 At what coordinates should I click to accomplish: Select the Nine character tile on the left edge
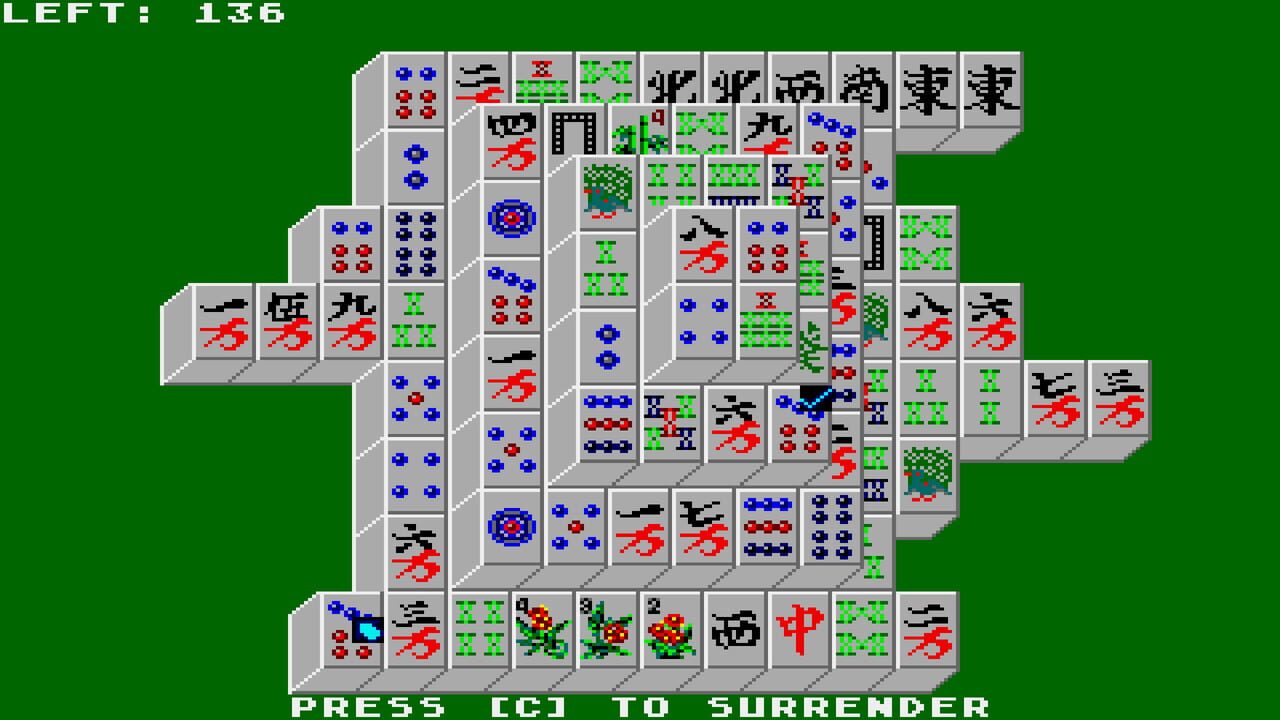coord(350,318)
